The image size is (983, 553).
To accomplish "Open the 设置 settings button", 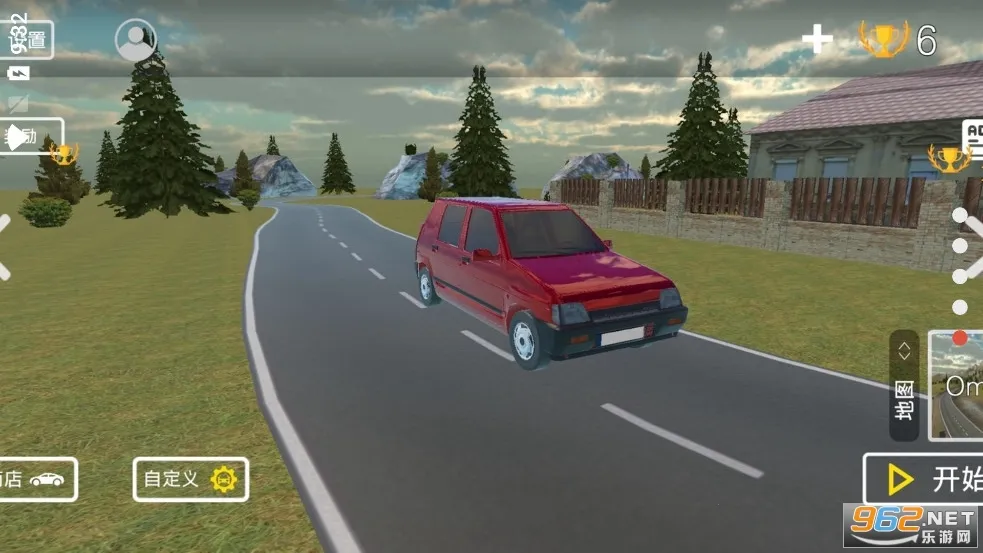I will 28,40.
